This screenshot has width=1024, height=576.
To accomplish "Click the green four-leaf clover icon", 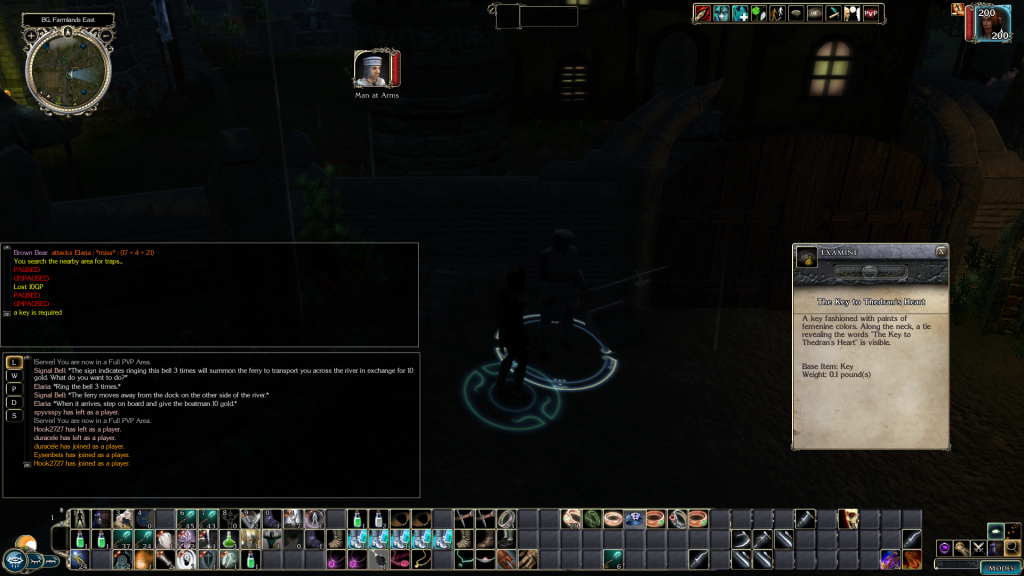I will pos(759,13).
